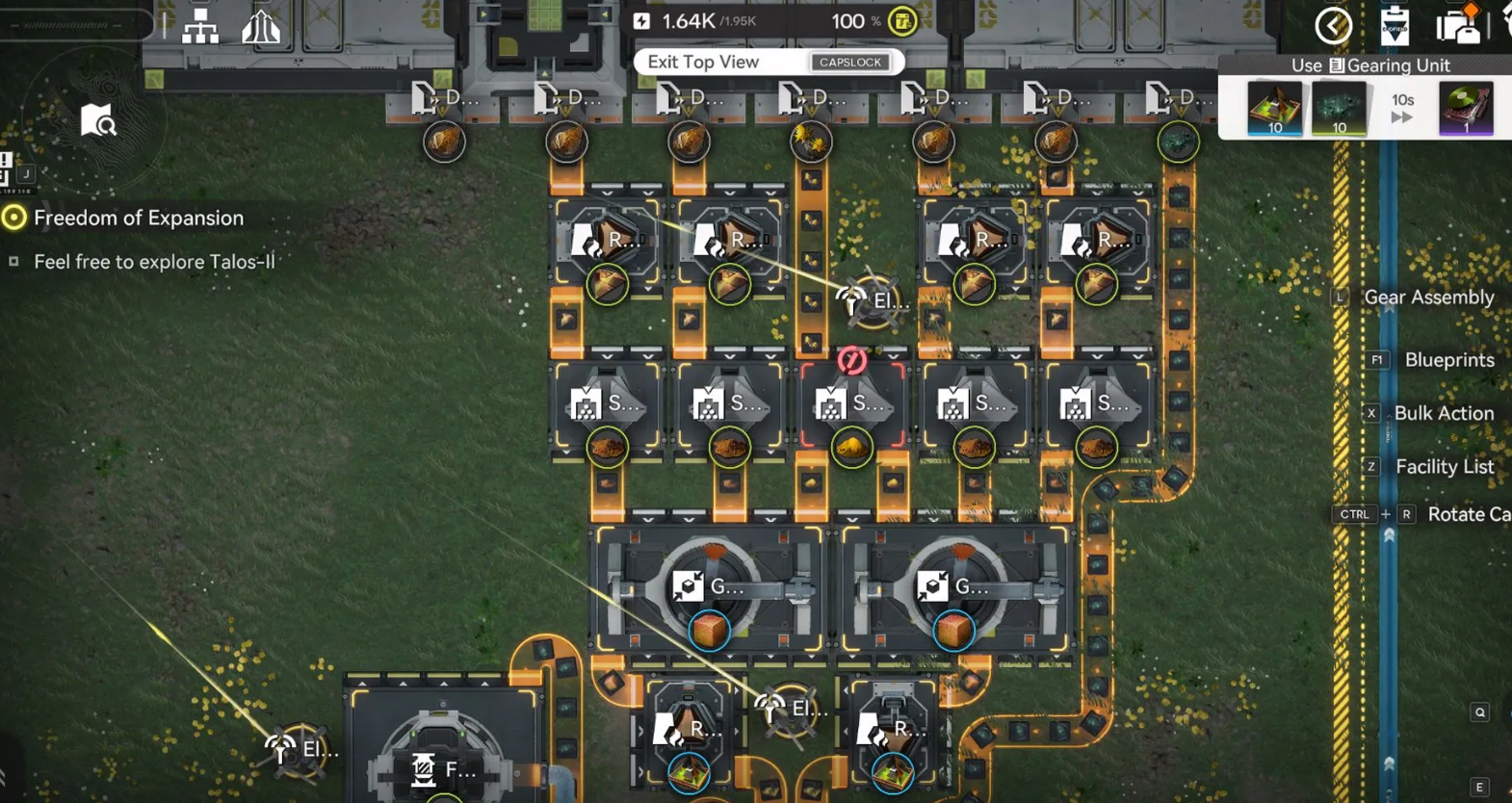
Task: Activate the Bulk Action option
Action: point(1444,413)
